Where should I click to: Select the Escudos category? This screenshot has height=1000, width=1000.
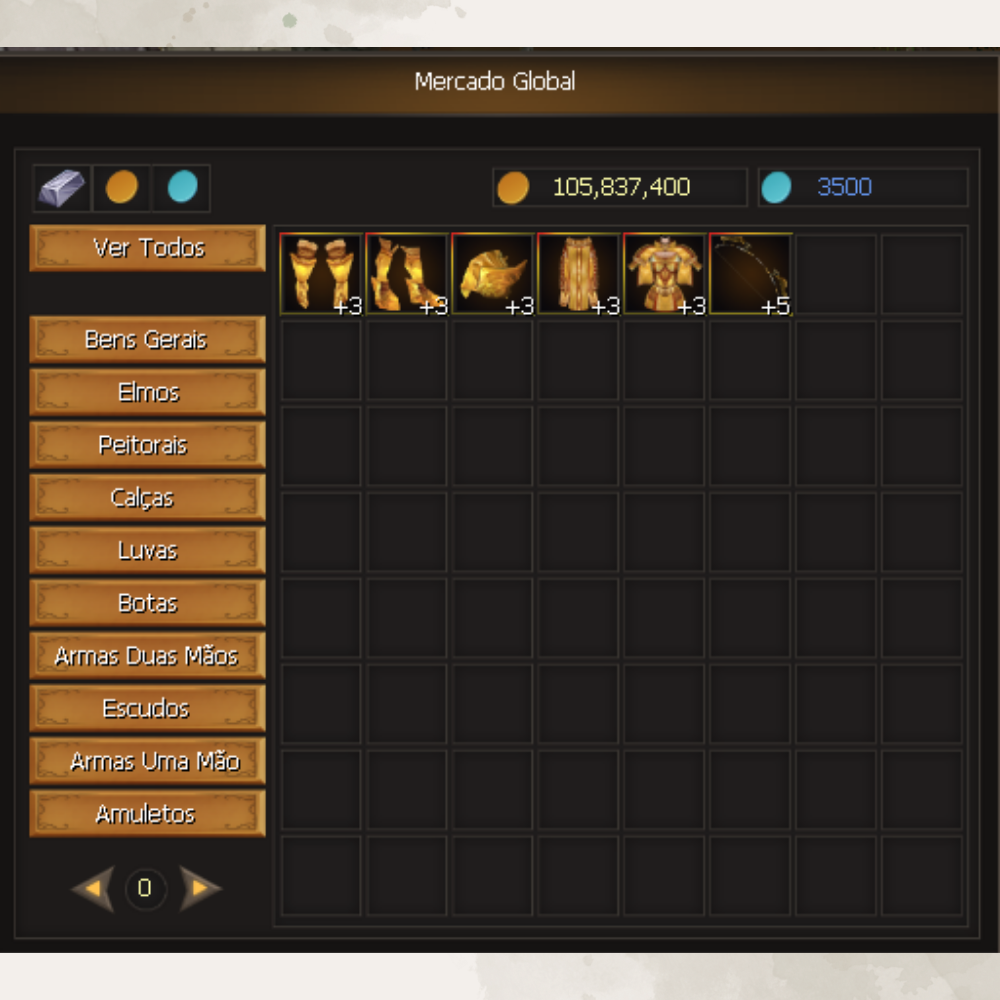(148, 709)
